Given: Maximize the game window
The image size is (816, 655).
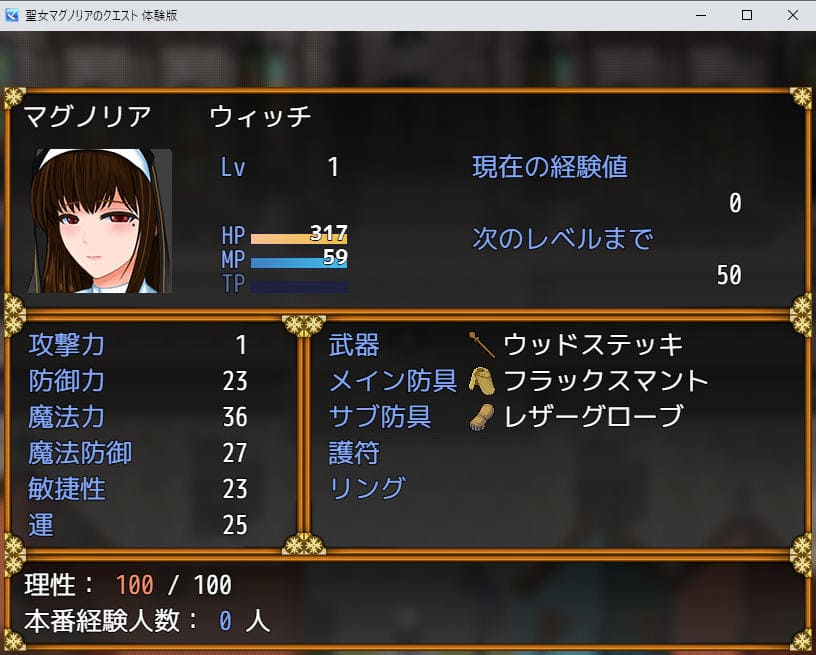Looking at the screenshot, I should pos(746,16).
